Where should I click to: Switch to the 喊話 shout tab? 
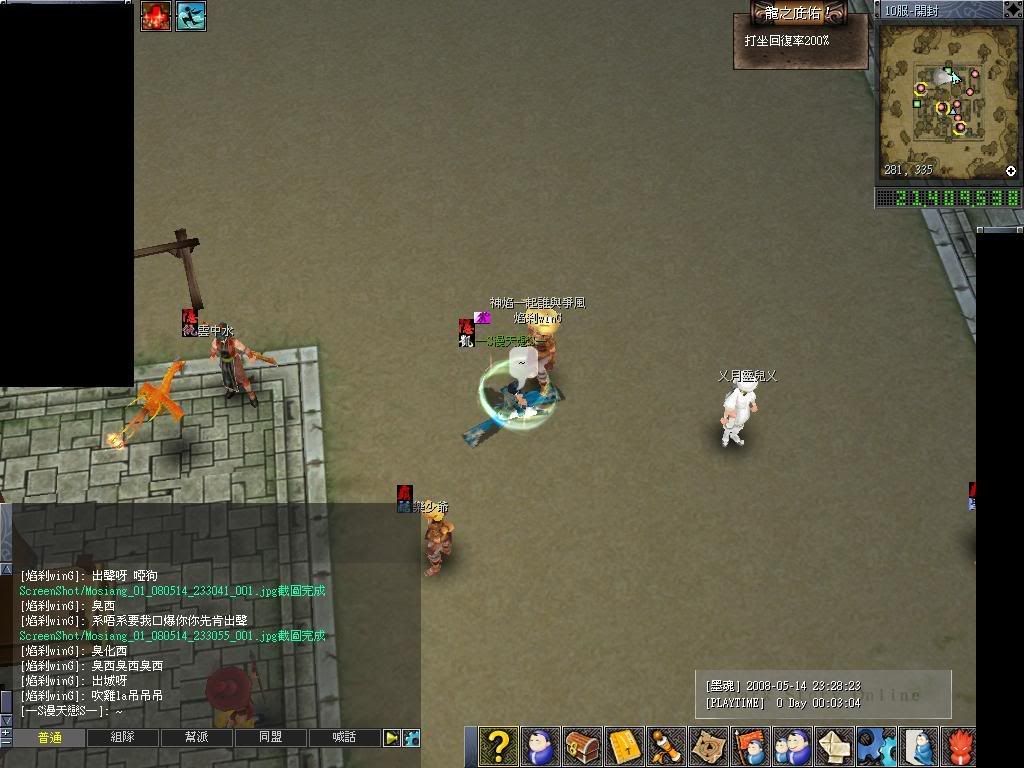pyautogui.click(x=344, y=738)
